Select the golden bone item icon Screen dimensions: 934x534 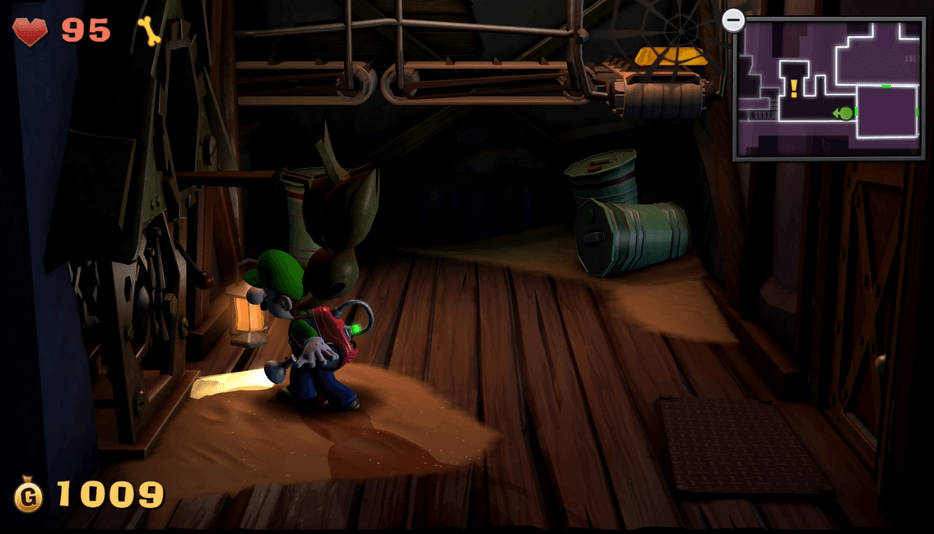(x=149, y=31)
